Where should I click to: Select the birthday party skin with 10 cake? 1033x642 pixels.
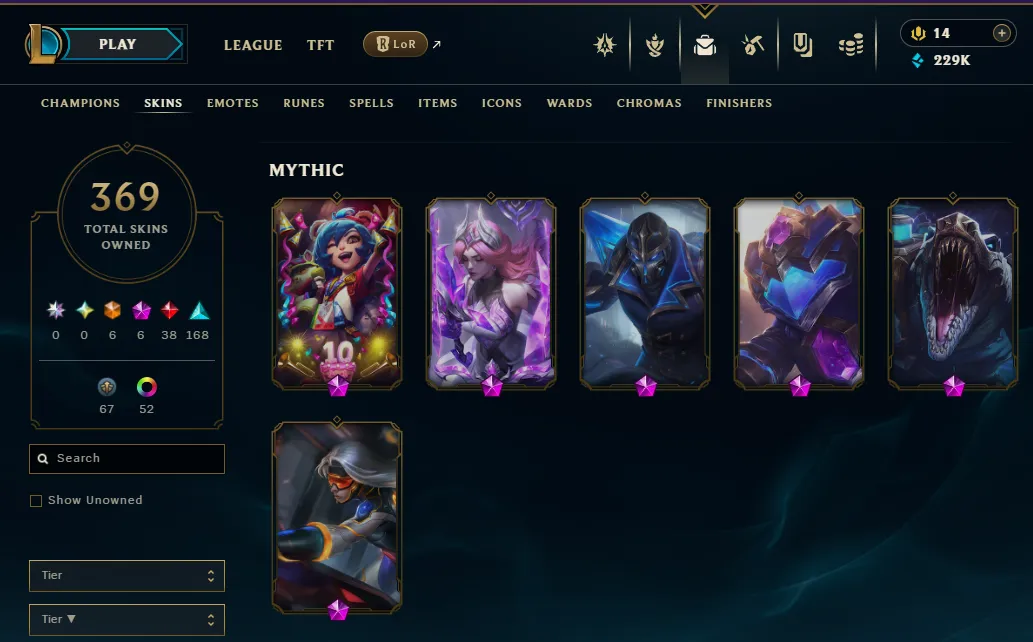337,290
